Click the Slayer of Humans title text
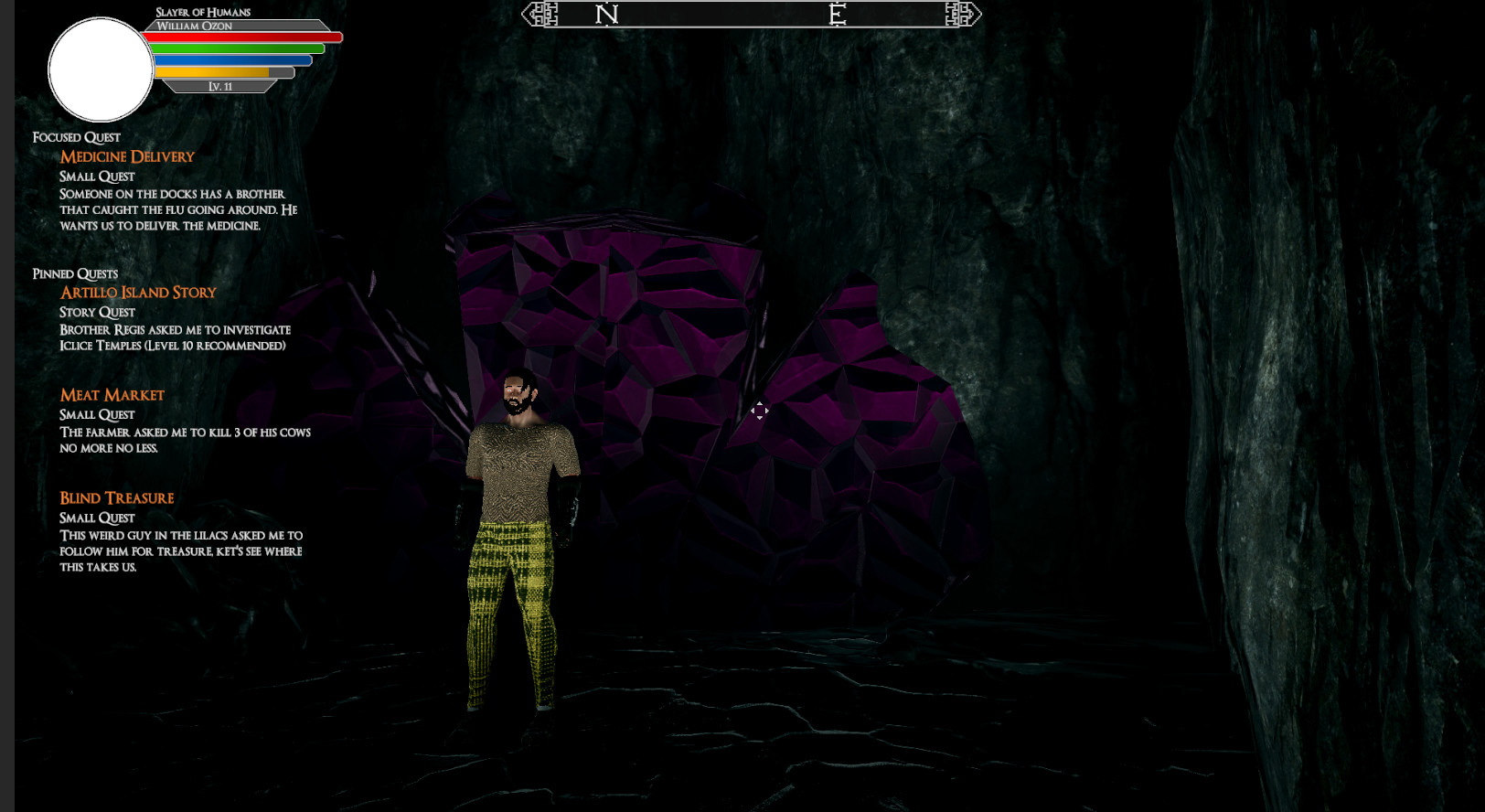The image size is (1485, 812). [203, 12]
